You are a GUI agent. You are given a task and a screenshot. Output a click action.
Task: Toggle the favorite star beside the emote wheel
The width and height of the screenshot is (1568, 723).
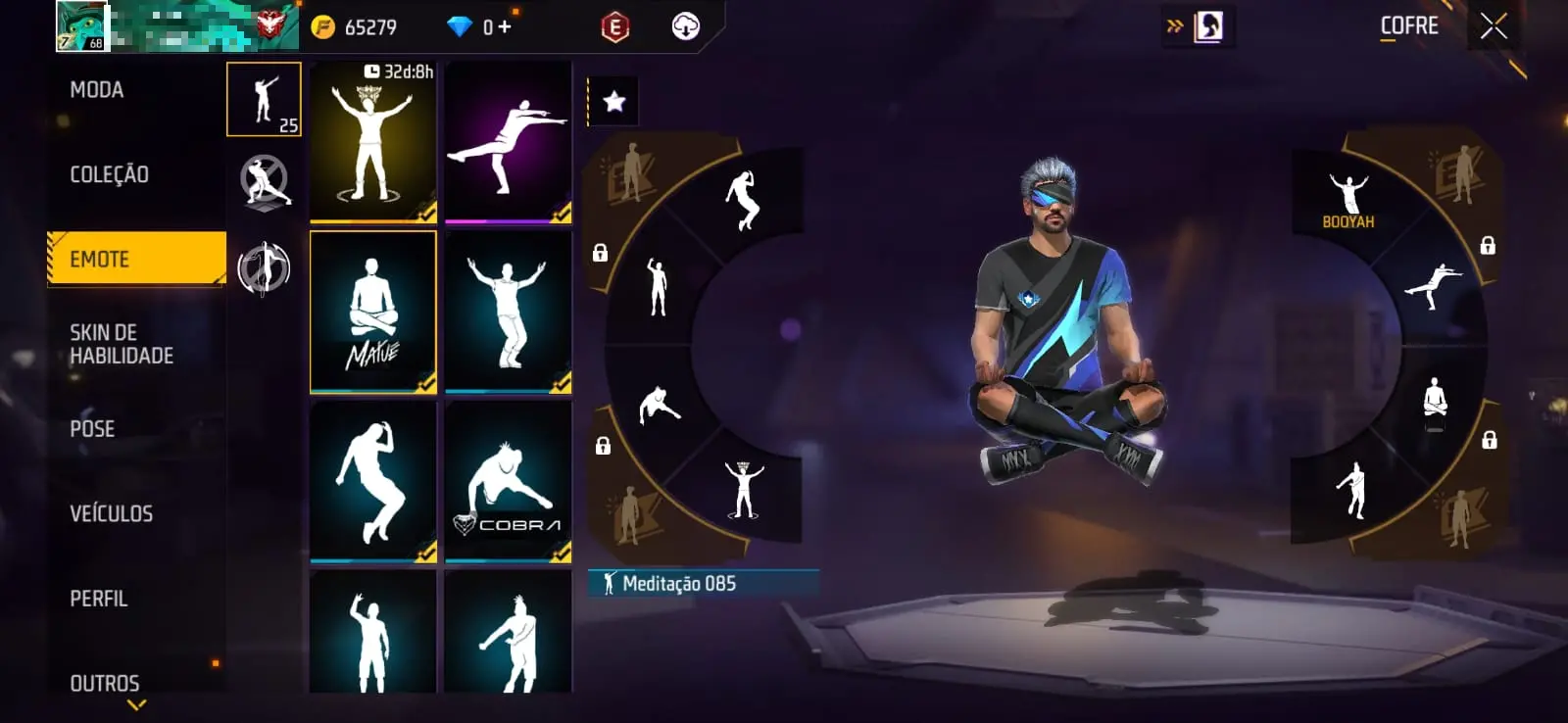[x=613, y=99]
